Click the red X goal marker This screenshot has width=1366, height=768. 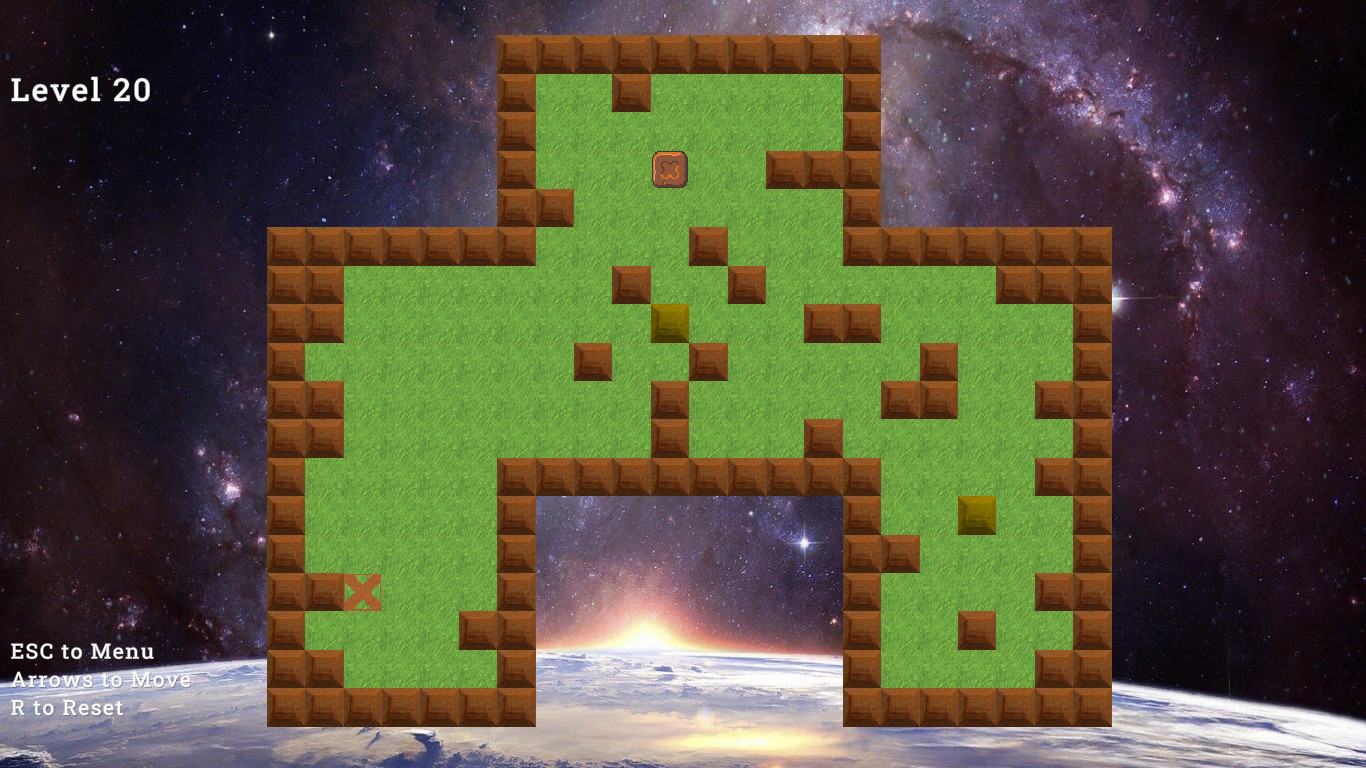[362, 590]
